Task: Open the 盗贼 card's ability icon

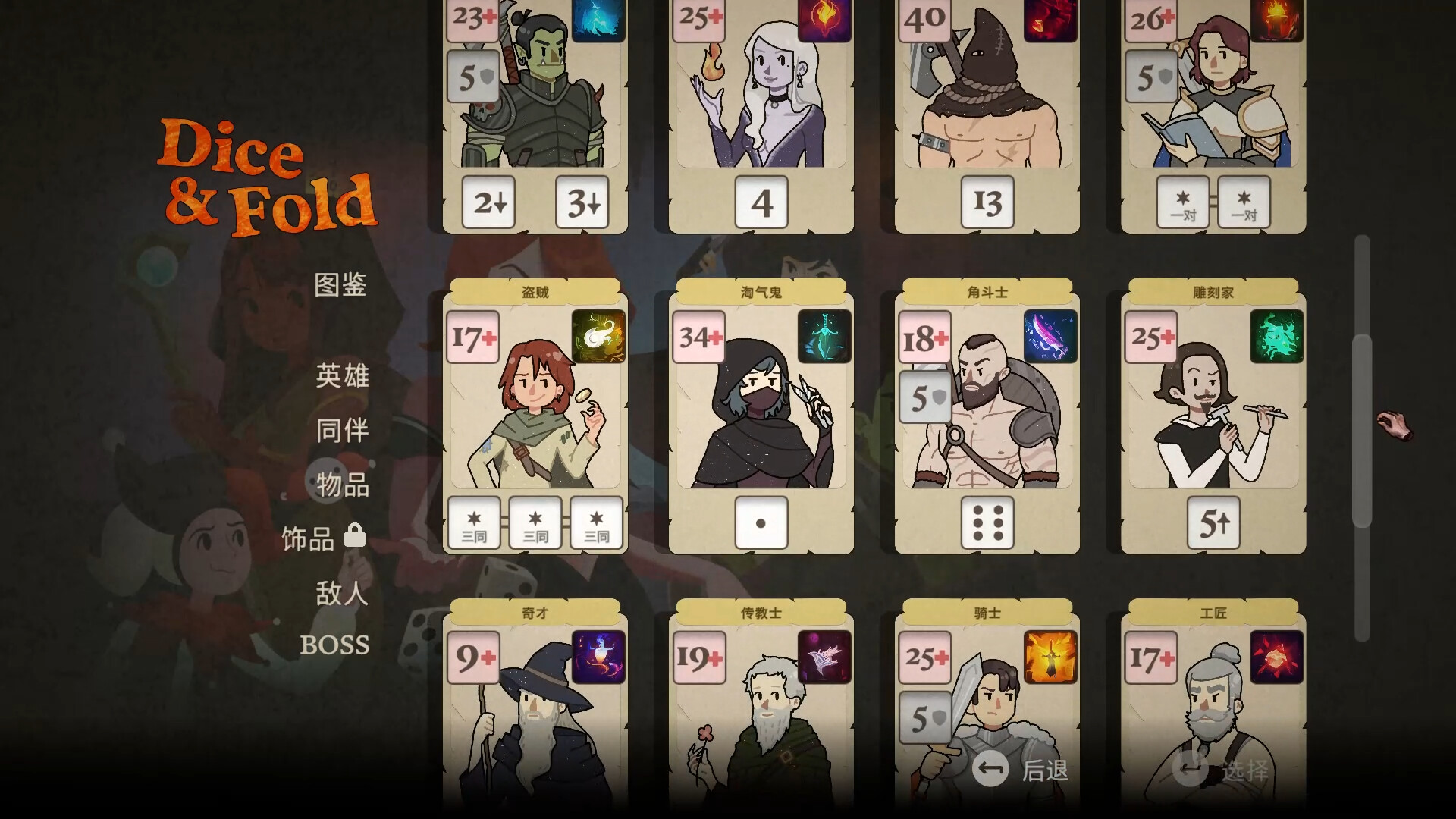Action: point(599,337)
